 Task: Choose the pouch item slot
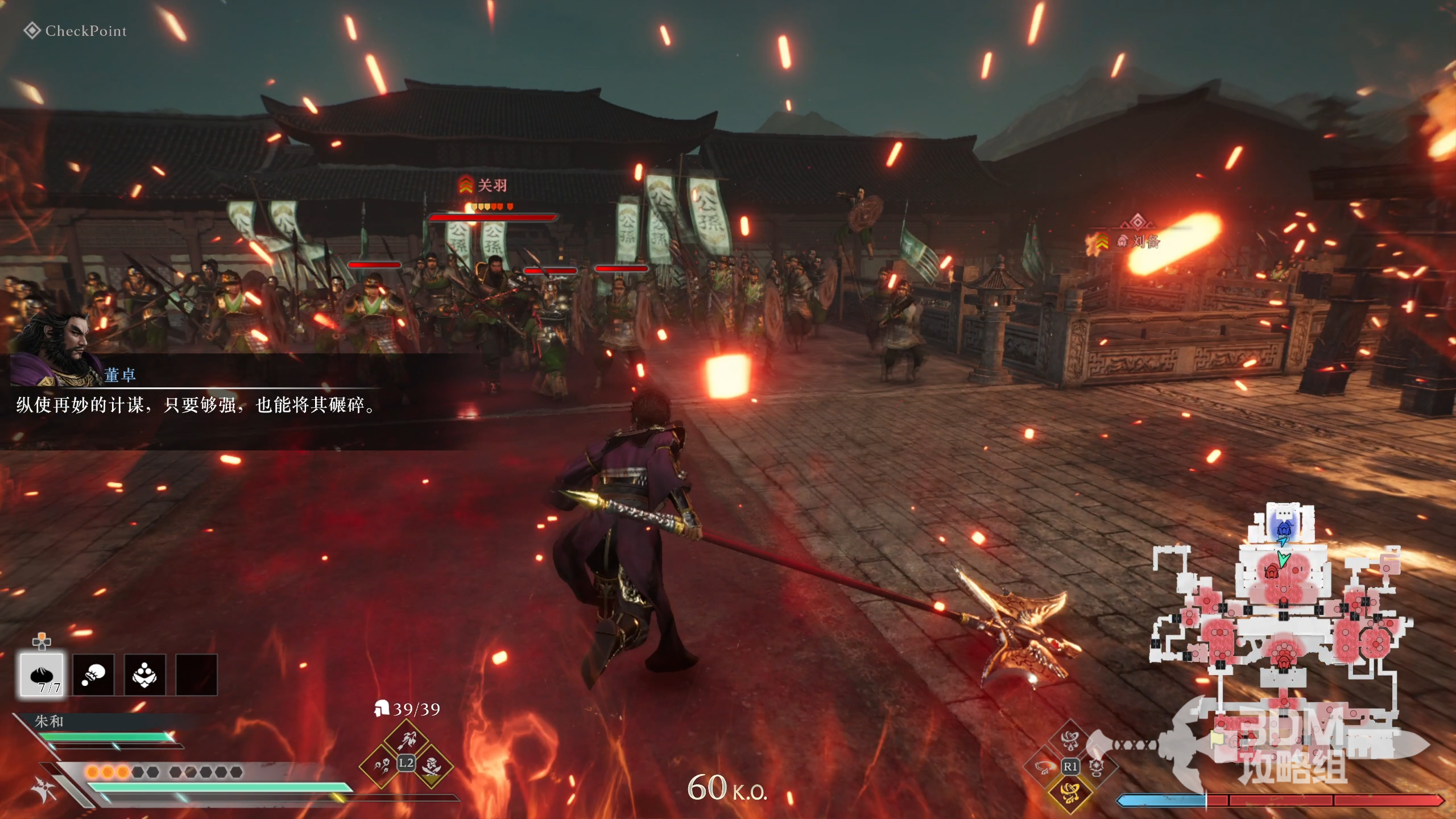[93, 675]
